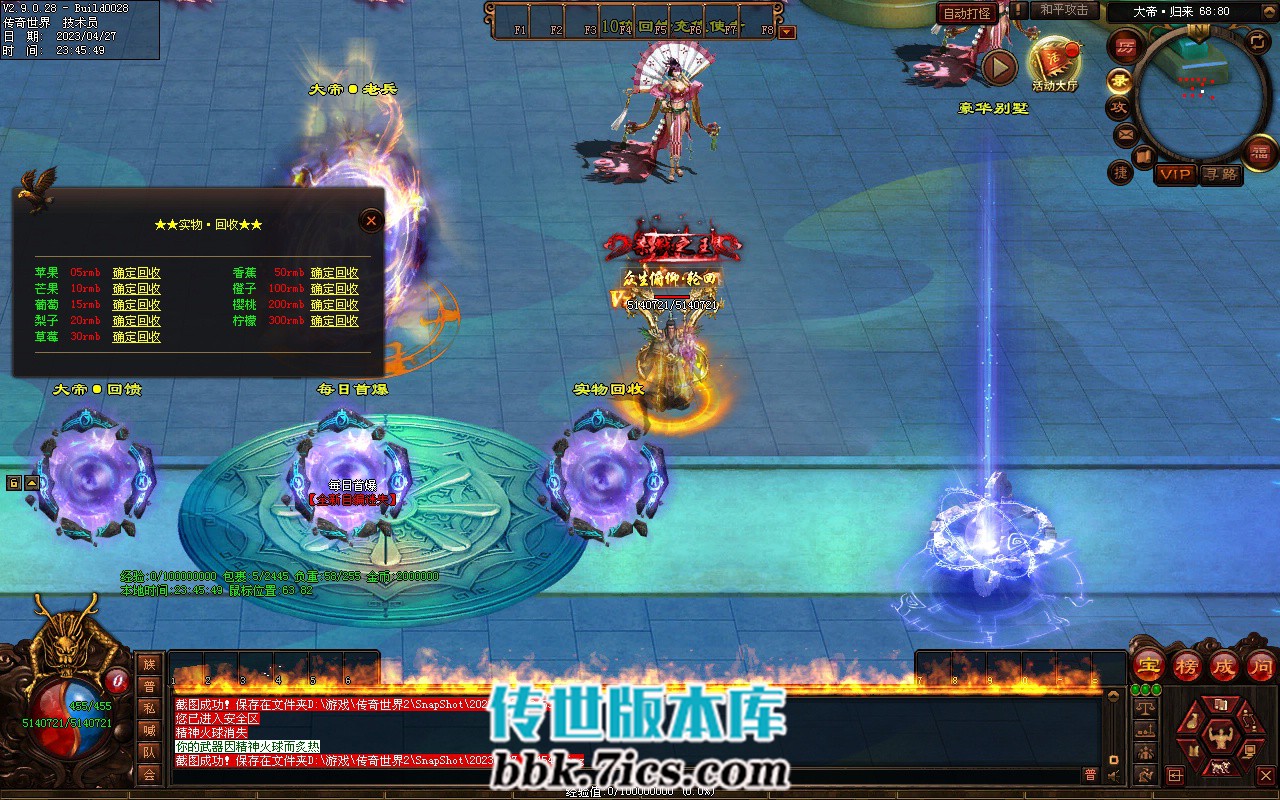1280x800 pixels.
Task: Activate 寻路 pathfinding
Action: [1219, 174]
